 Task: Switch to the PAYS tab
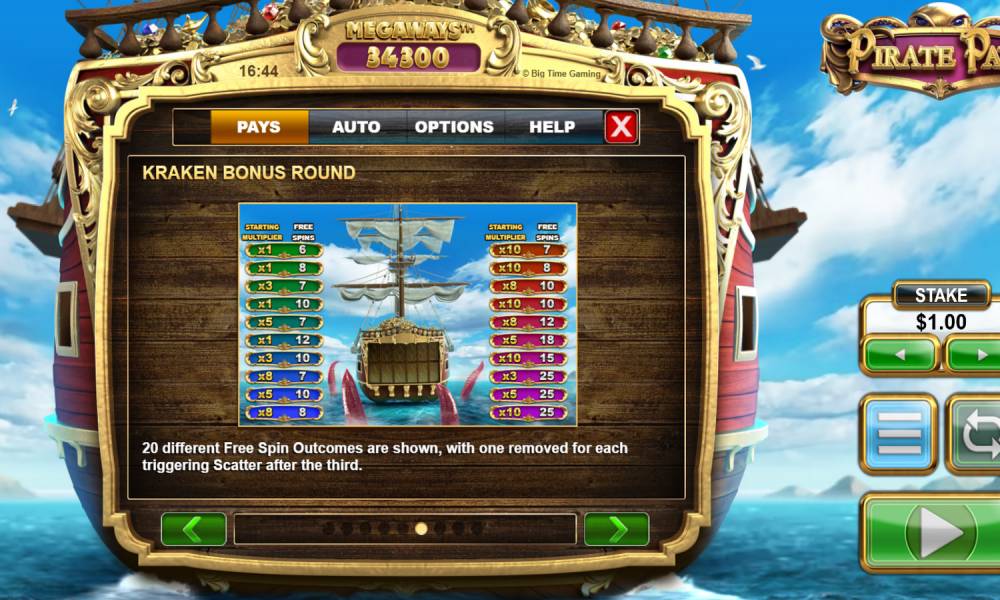(258, 127)
